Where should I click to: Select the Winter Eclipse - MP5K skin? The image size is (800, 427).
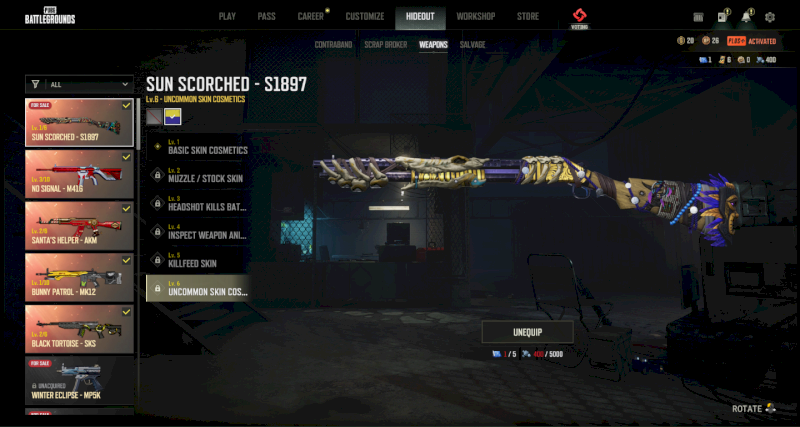pyautogui.click(x=79, y=381)
